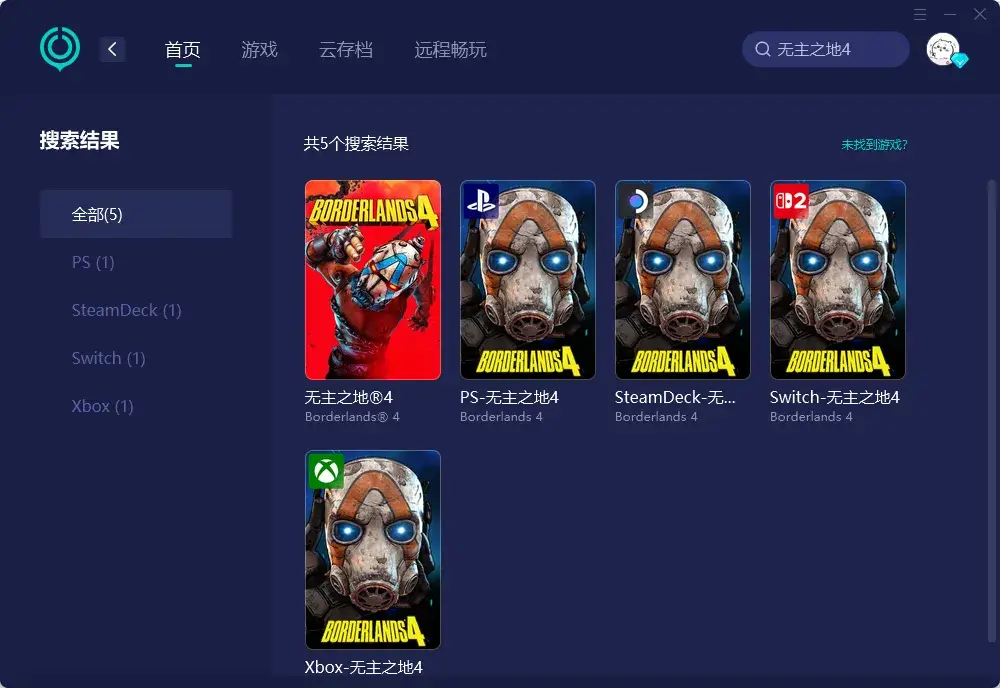This screenshot has height=688, width=1000.
Task: Close the application window
Action: (980, 14)
